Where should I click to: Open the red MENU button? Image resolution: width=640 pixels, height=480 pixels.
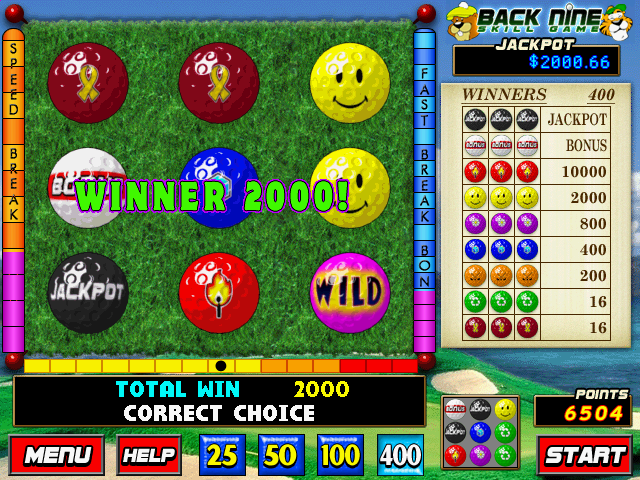coord(57,455)
